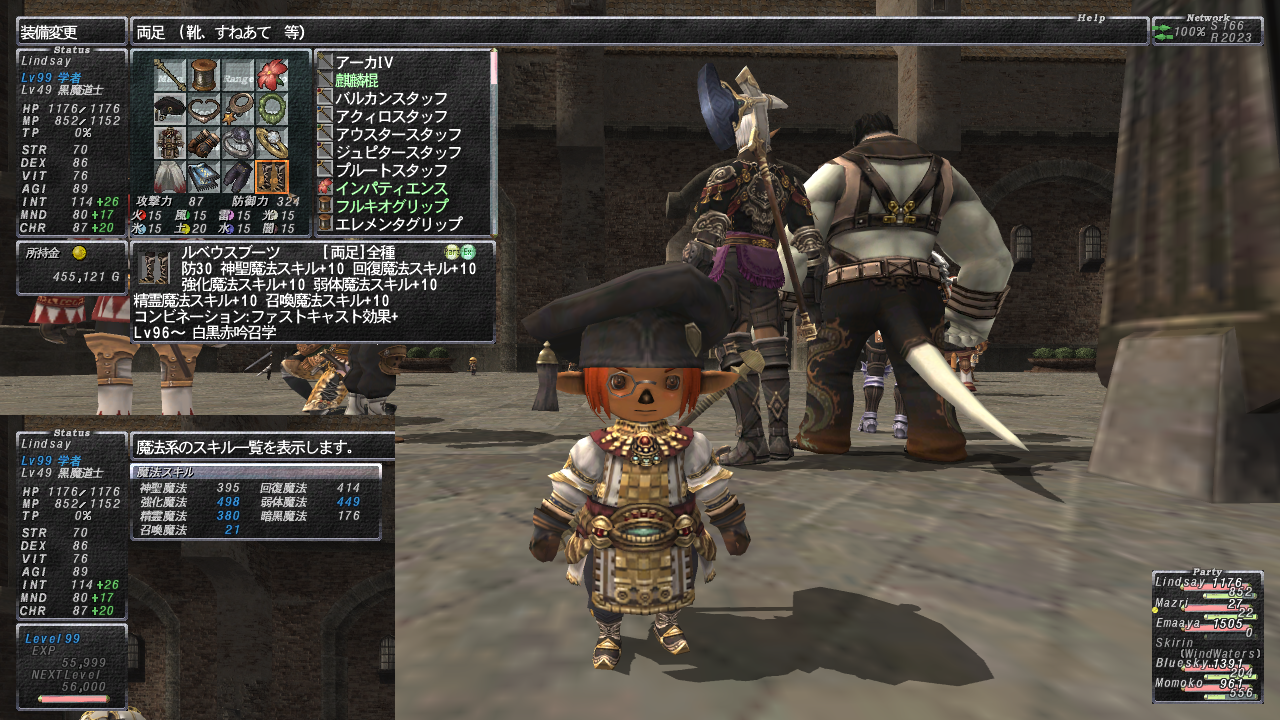Choose インパティエンス in the item list
This screenshot has width=1280, height=720.
[x=391, y=188]
